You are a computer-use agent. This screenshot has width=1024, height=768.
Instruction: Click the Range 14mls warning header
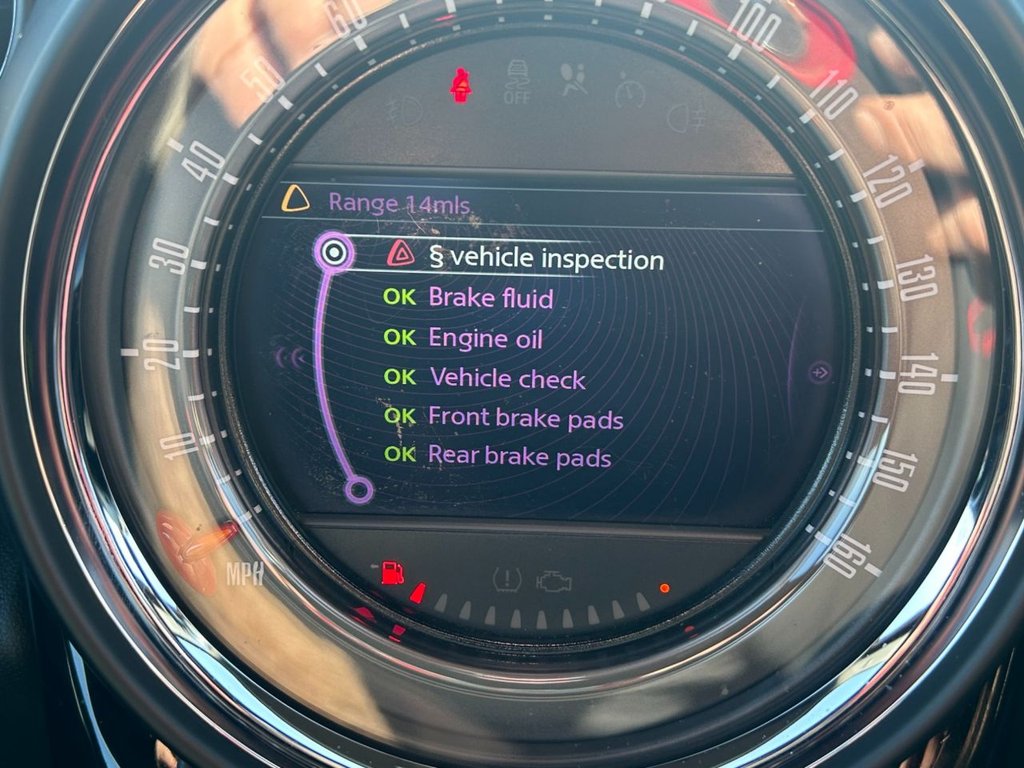pos(399,202)
